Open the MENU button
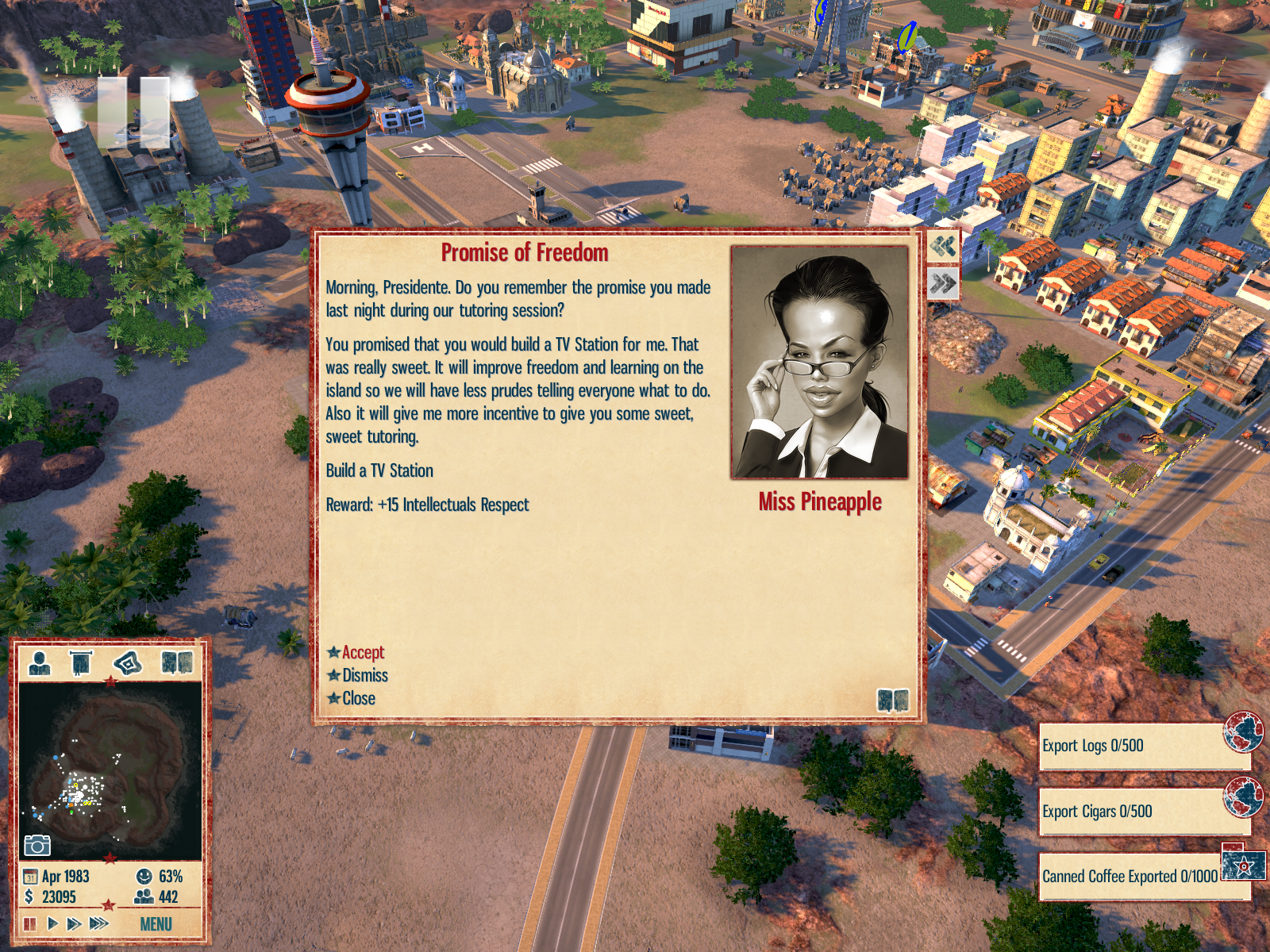Screen dimensions: 1270x952 click(156, 924)
